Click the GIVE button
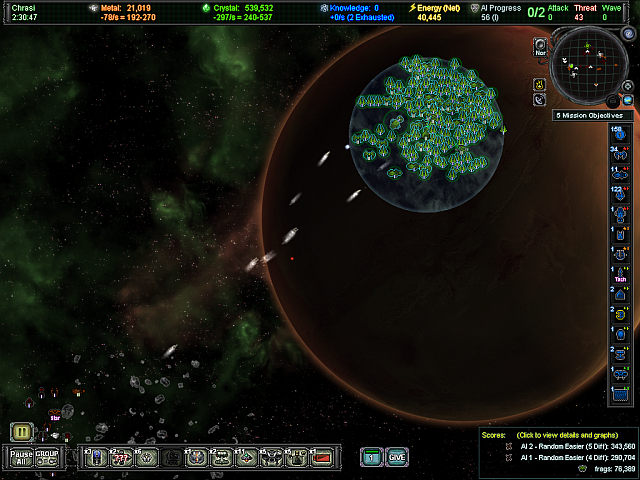This screenshot has width=640, height=480. click(x=397, y=457)
